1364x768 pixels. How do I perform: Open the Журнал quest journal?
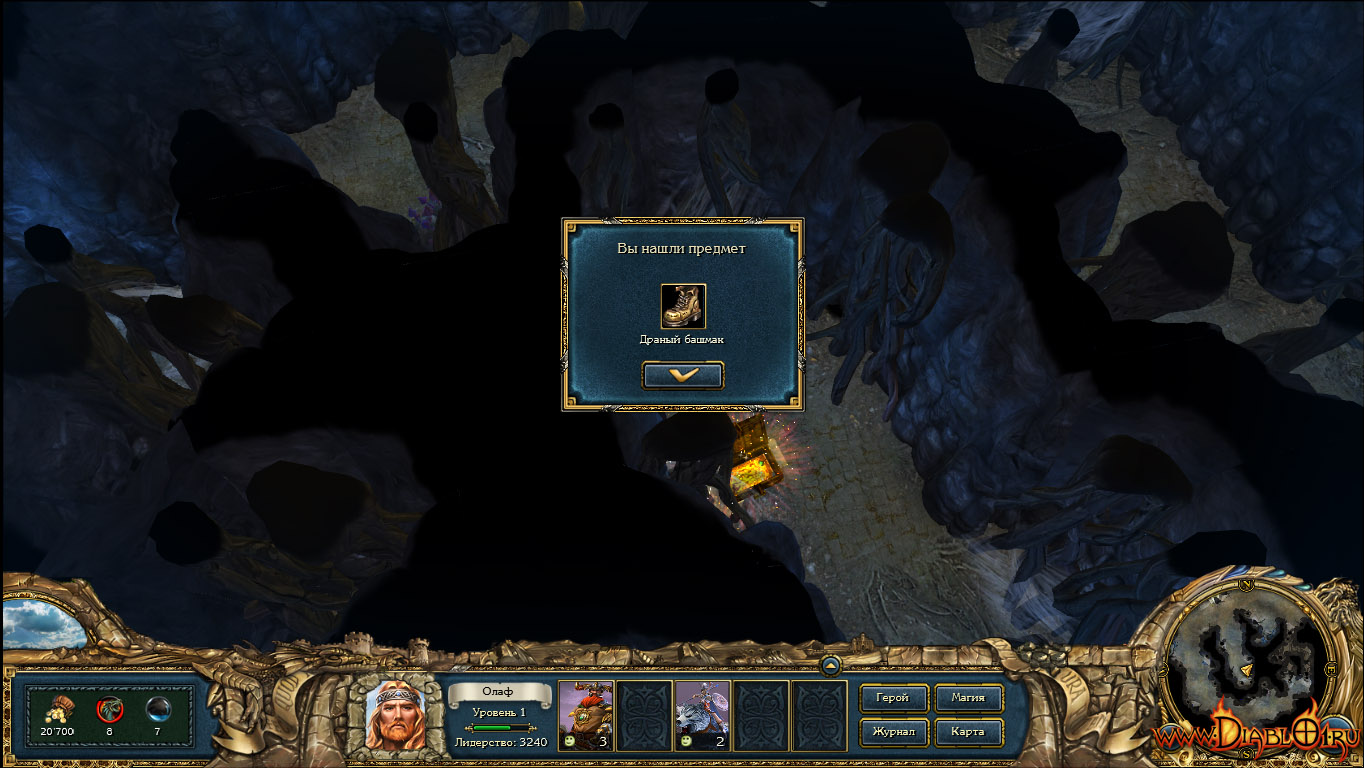pyautogui.click(x=893, y=732)
